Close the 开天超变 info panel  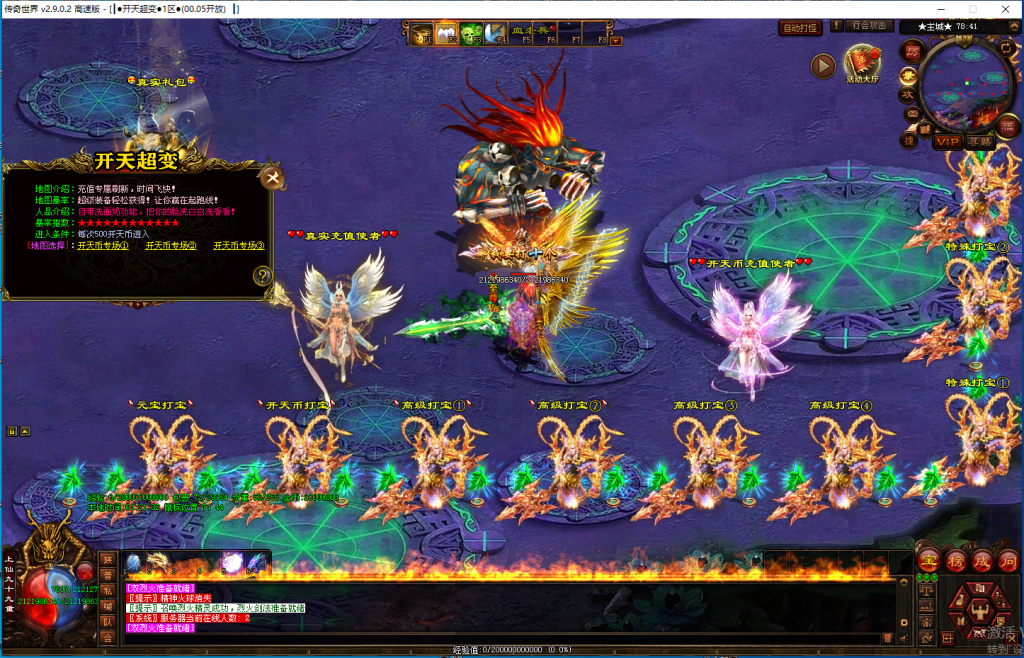[x=272, y=179]
